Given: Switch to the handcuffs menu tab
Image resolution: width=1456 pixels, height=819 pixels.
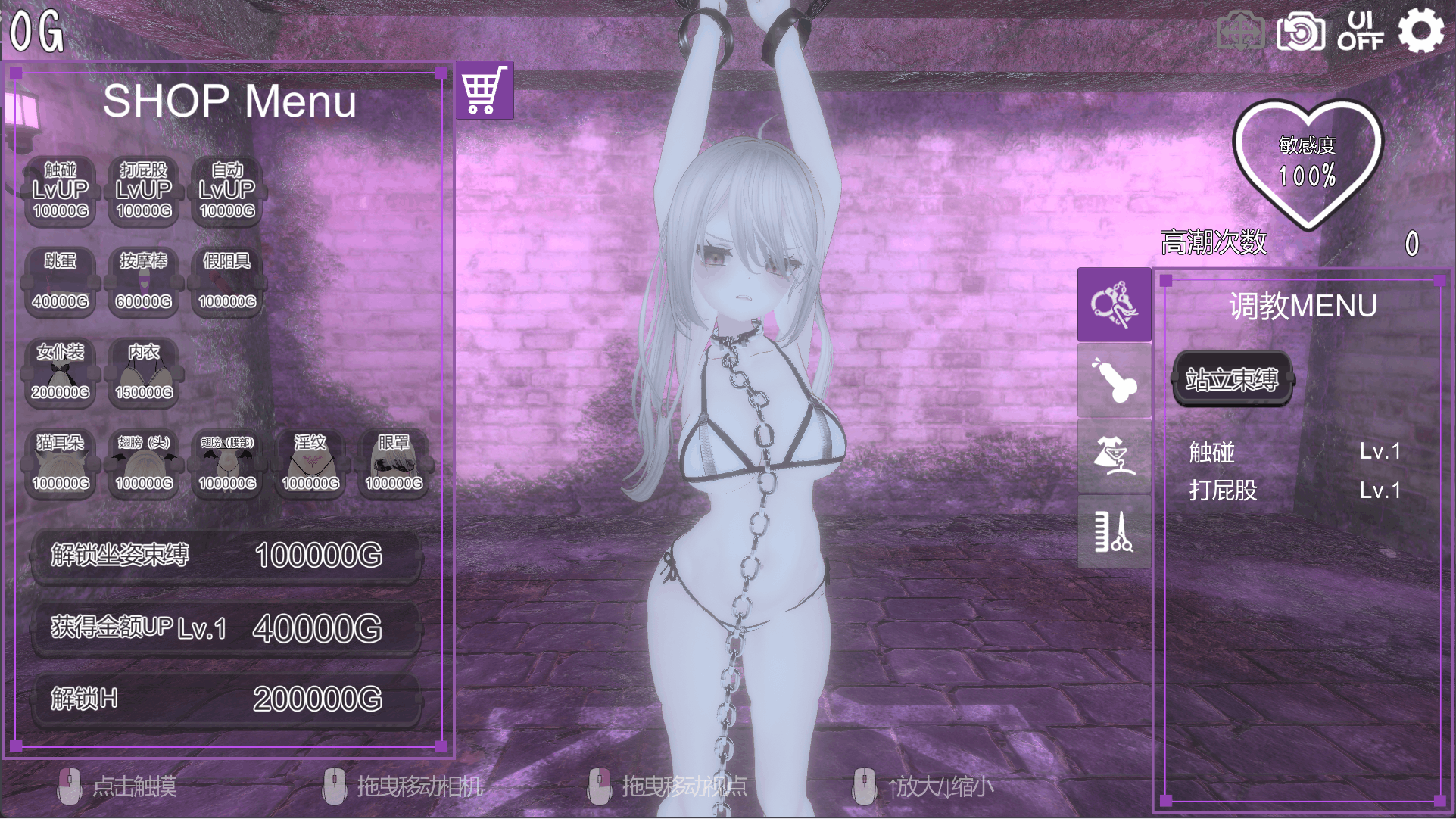Looking at the screenshot, I should point(1114,304).
